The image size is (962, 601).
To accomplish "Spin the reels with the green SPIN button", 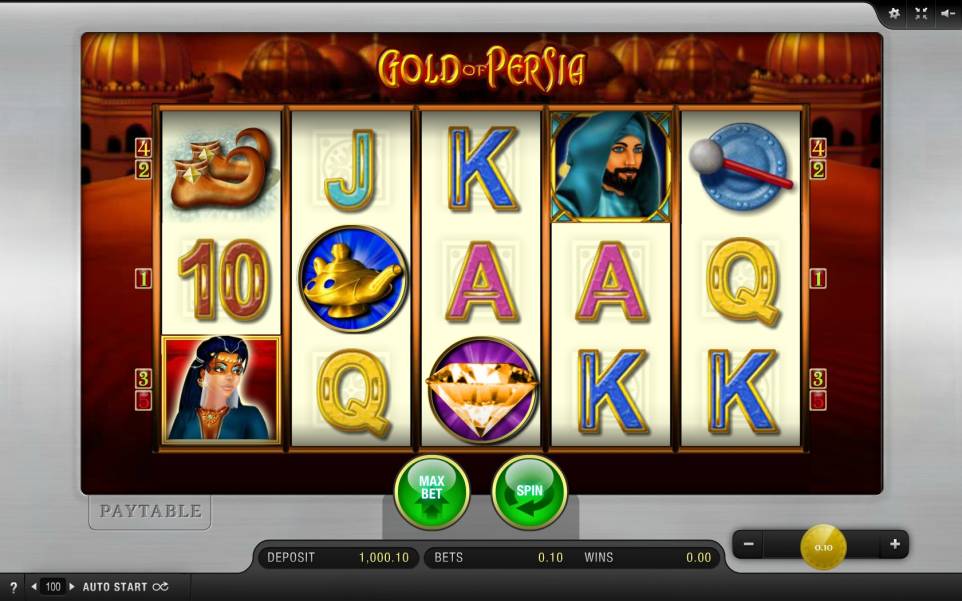I will click(x=529, y=491).
